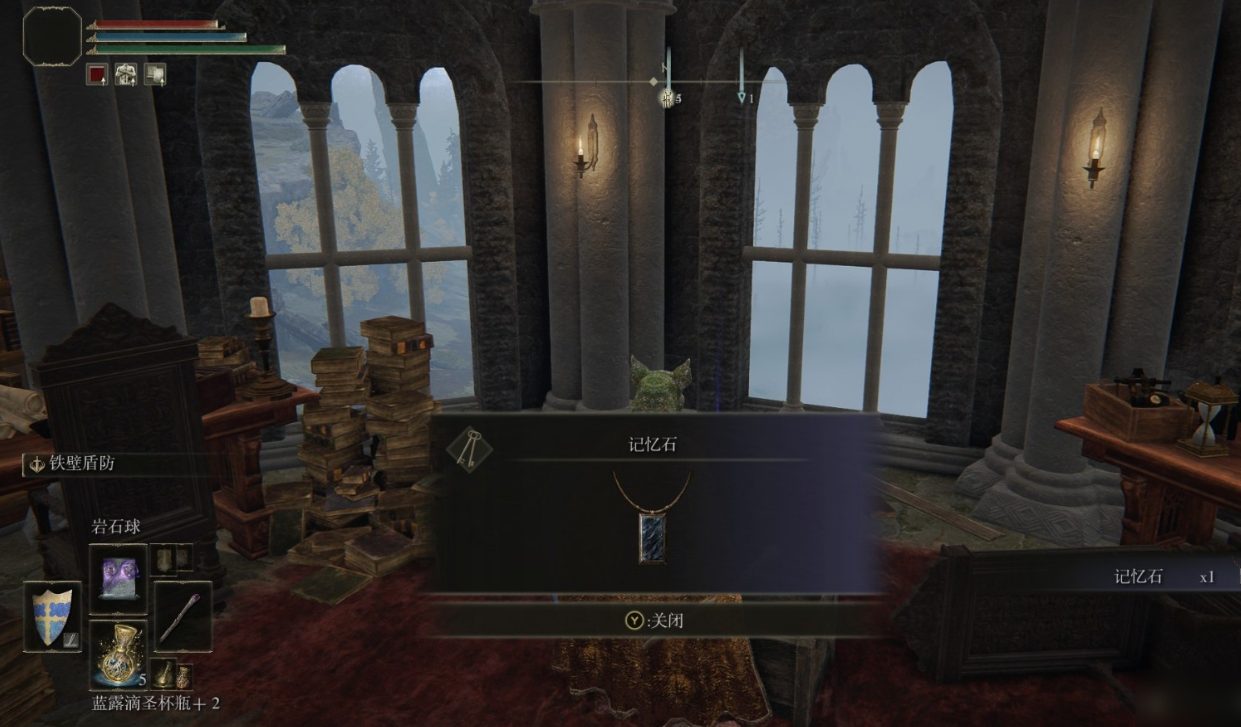This screenshot has height=727, width=1241.
Task: Click the red square buff icon
Action: (97, 74)
